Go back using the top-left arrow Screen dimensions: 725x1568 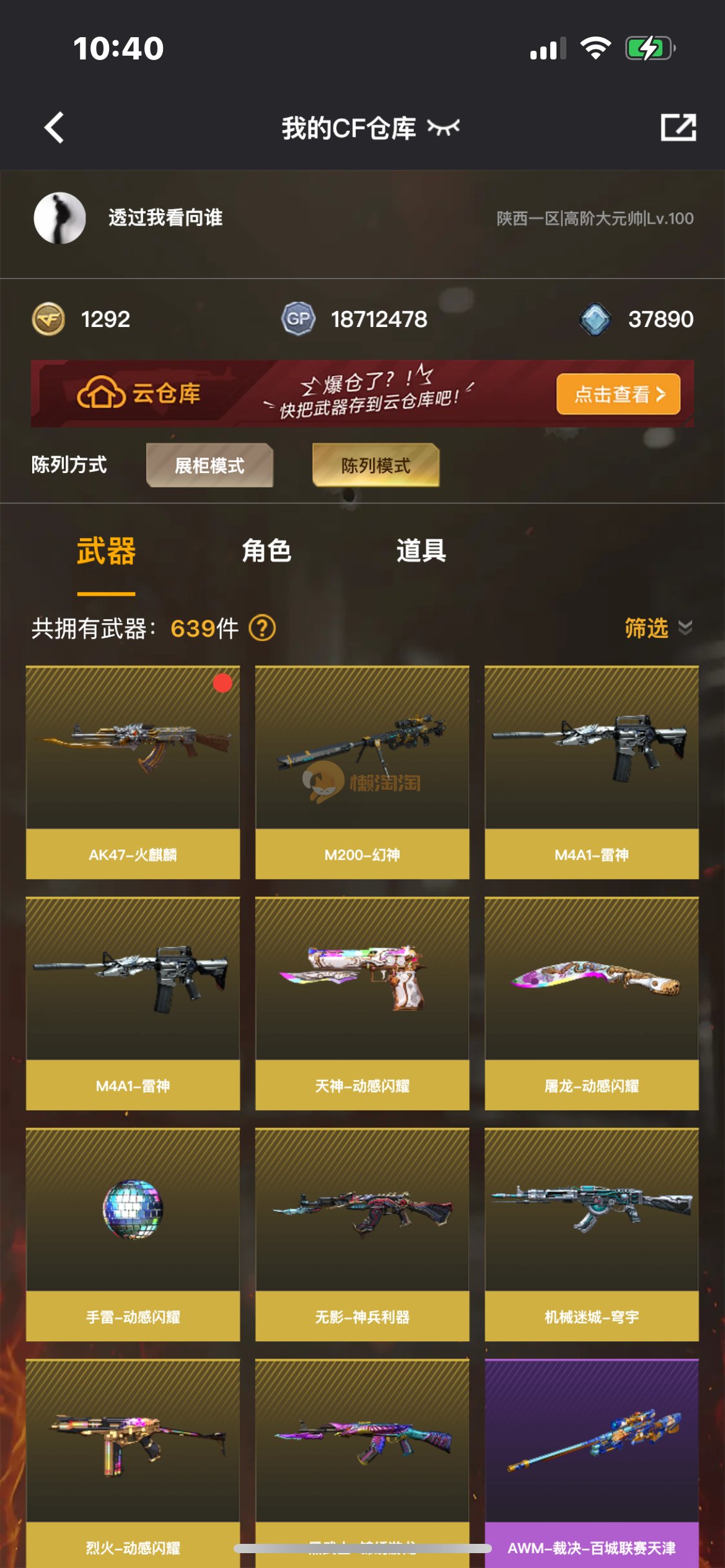tap(55, 128)
